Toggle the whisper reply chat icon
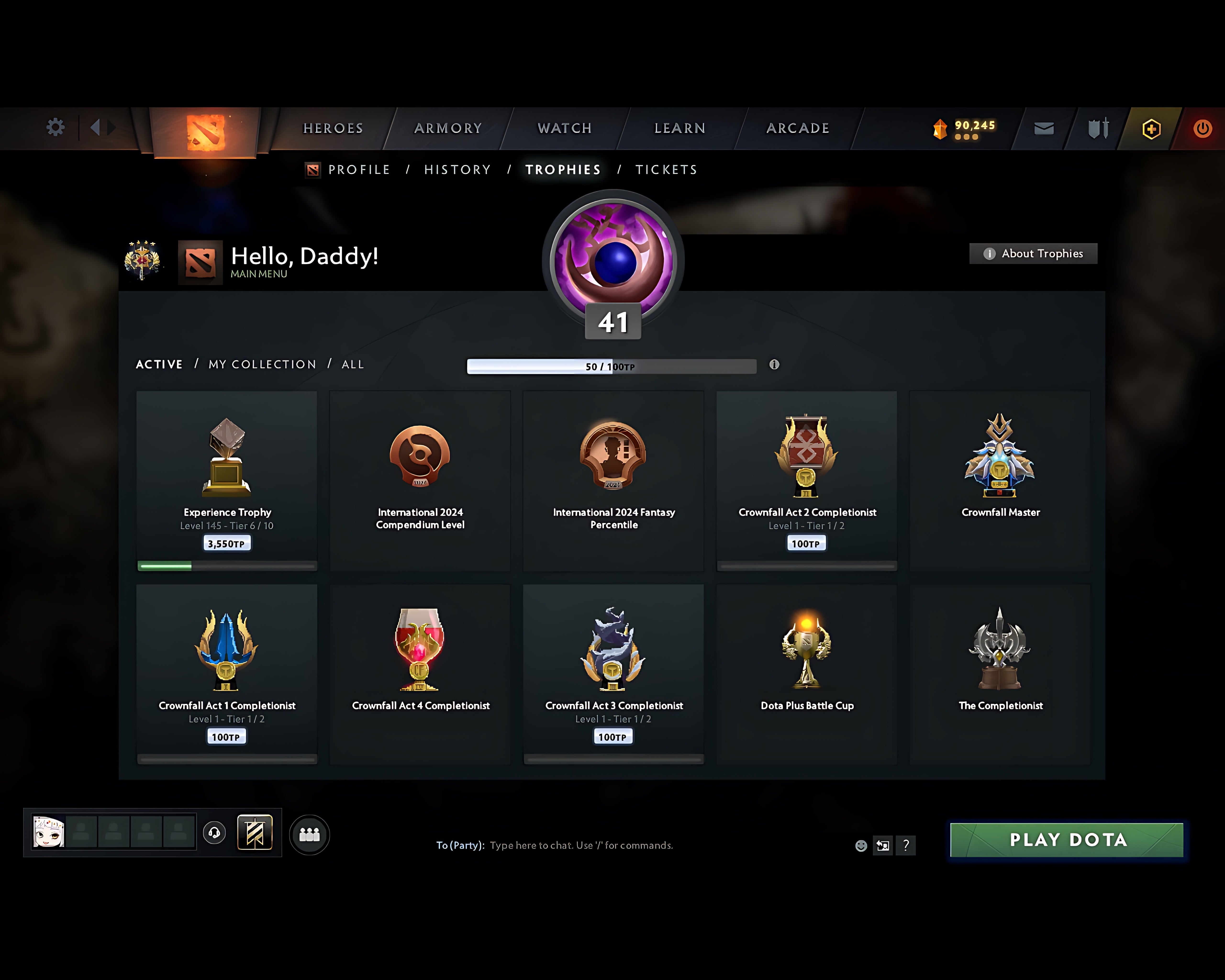Viewport: 1225px width, 980px height. 882,845
